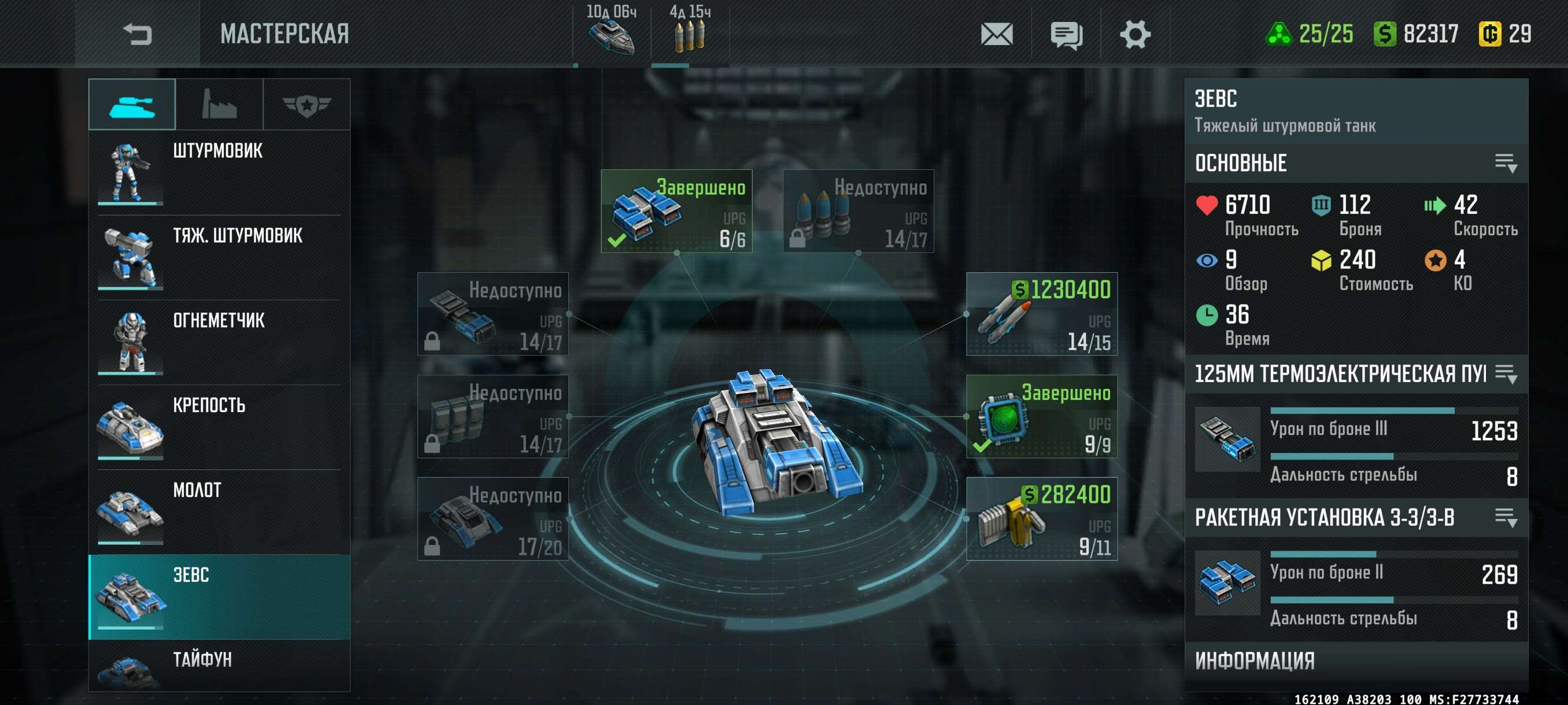Image resolution: width=1568 pixels, height=705 pixels.
Task: Purchase the upgrade costing 282400
Action: (x=1041, y=519)
